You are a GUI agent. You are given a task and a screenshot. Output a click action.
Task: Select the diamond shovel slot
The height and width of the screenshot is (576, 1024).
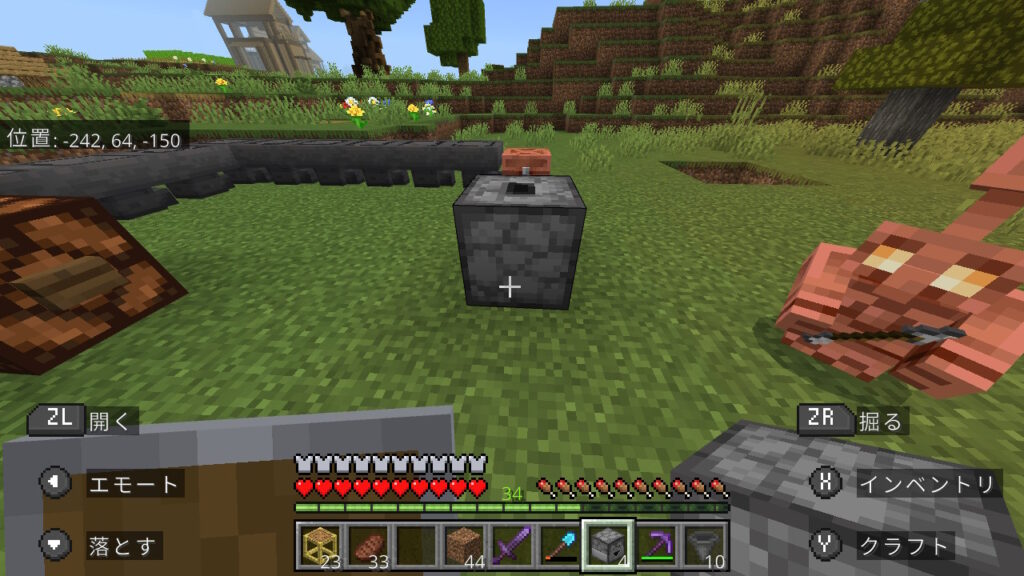point(558,546)
